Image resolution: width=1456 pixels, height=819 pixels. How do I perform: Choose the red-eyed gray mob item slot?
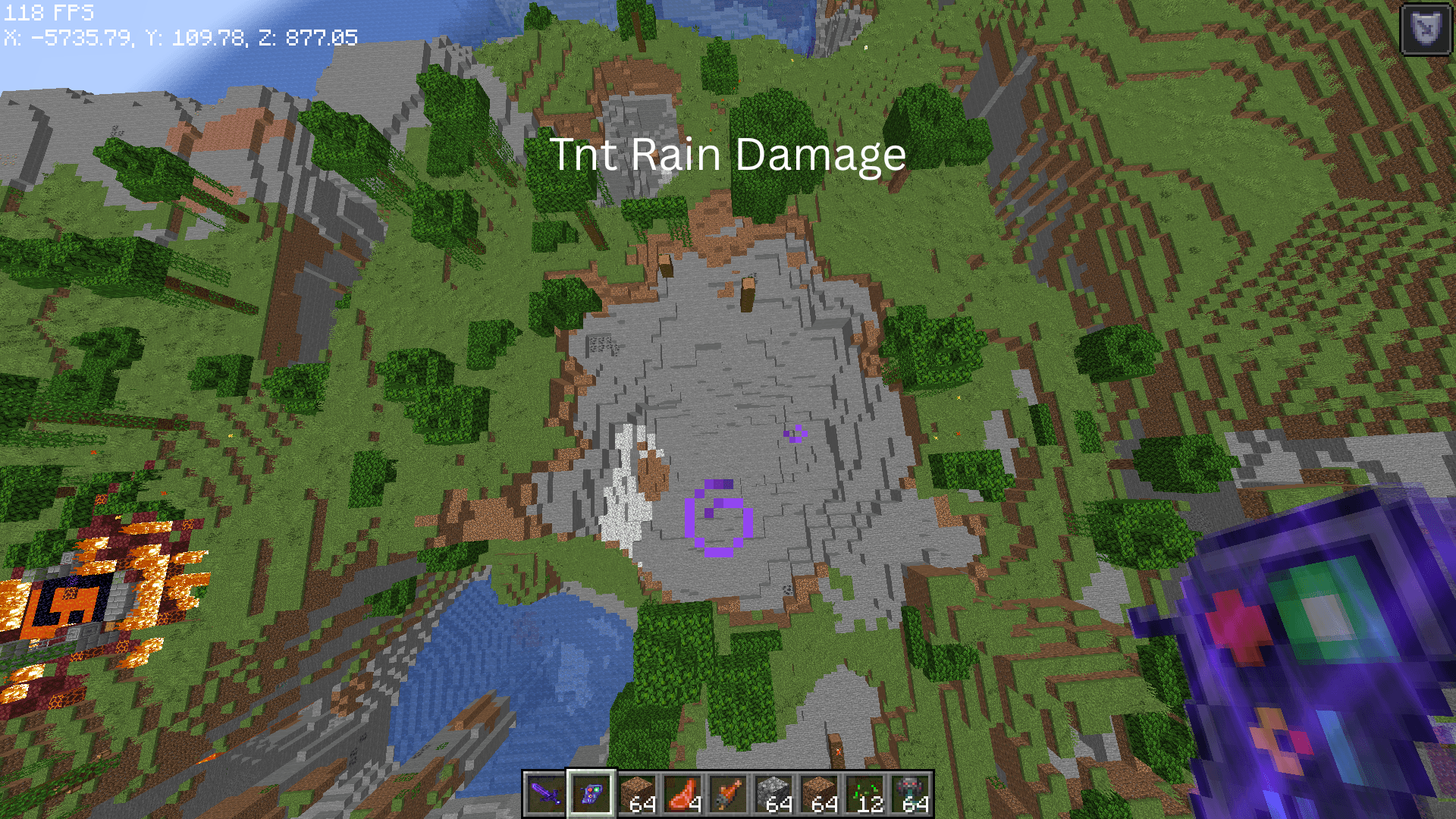coord(911,794)
